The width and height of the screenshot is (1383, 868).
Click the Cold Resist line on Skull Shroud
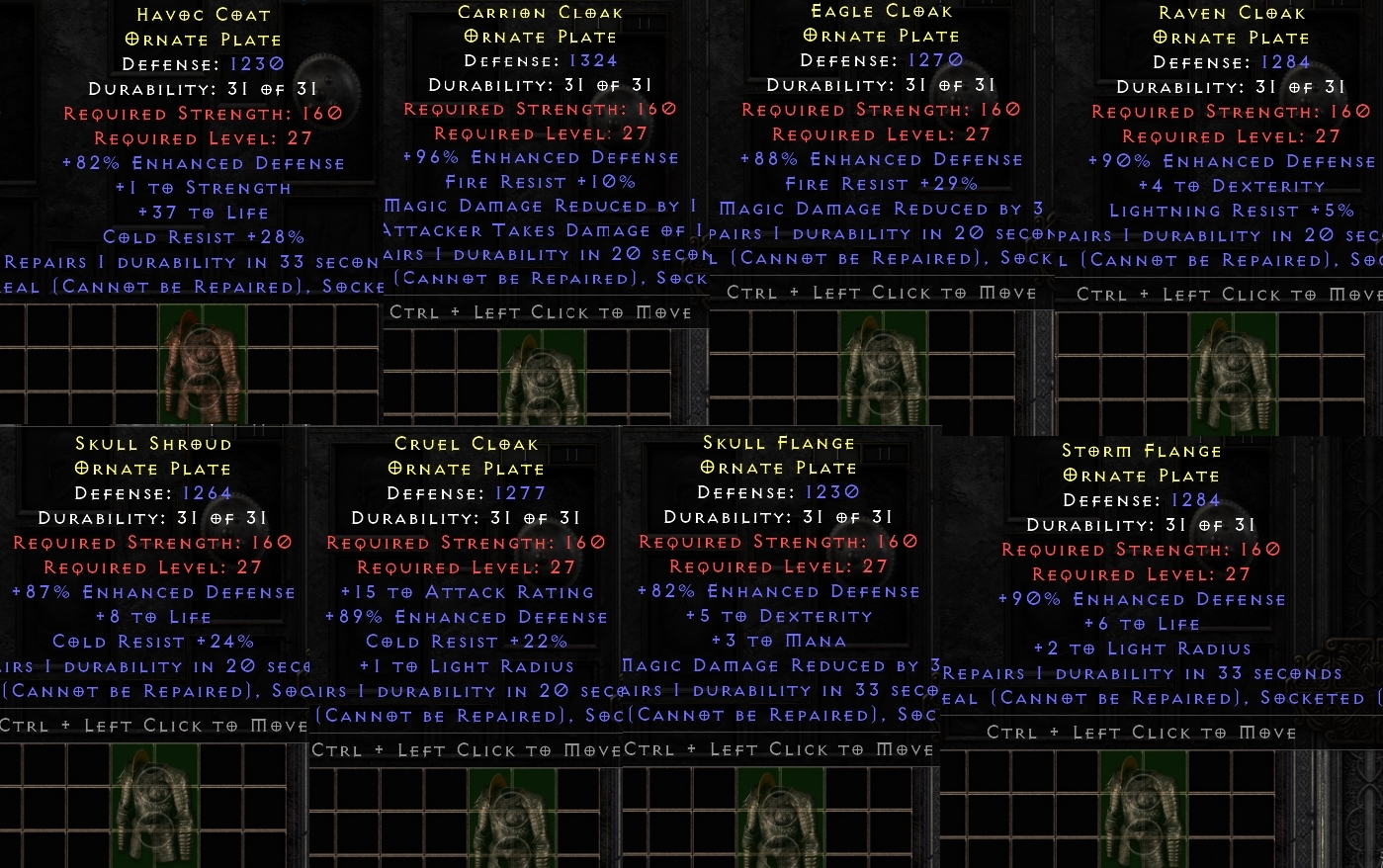153,641
